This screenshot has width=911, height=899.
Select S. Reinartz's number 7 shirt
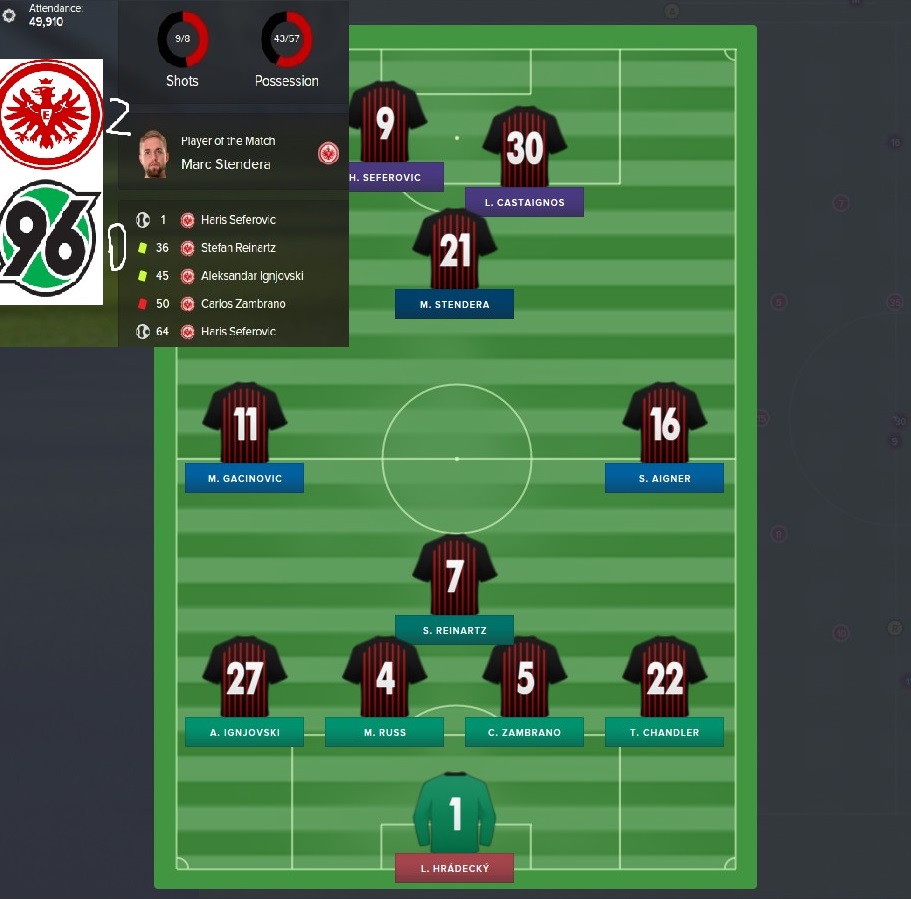click(x=455, y=577)
